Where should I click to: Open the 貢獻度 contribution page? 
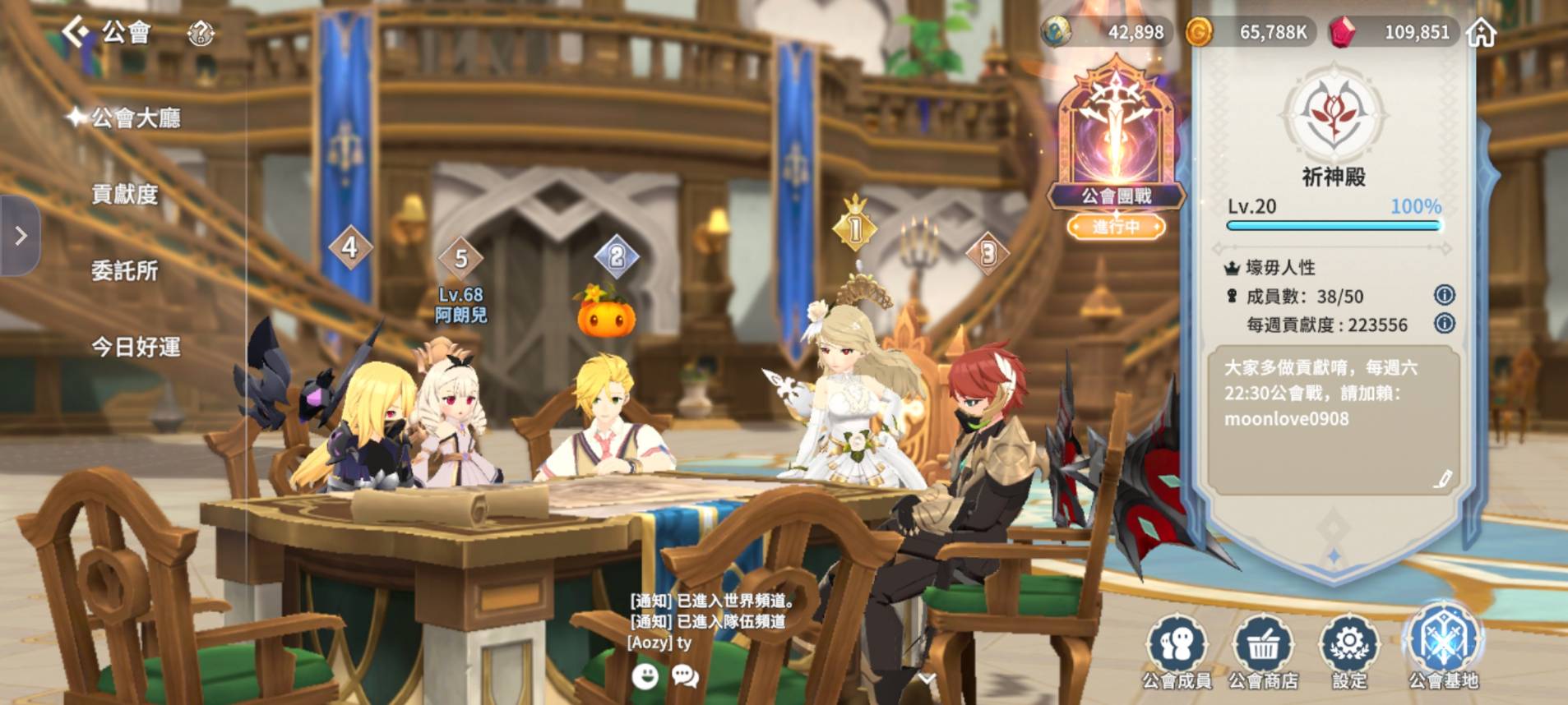[124, 195]
